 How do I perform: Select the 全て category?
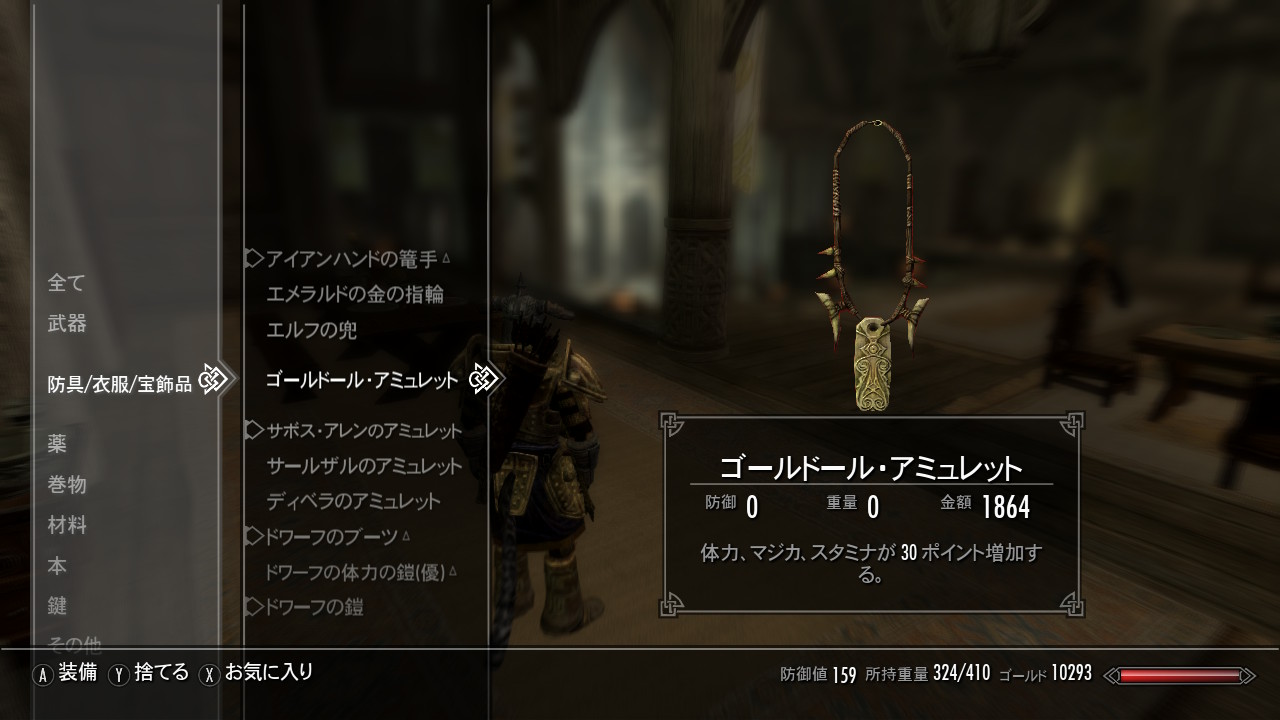(x=67, y=283)
